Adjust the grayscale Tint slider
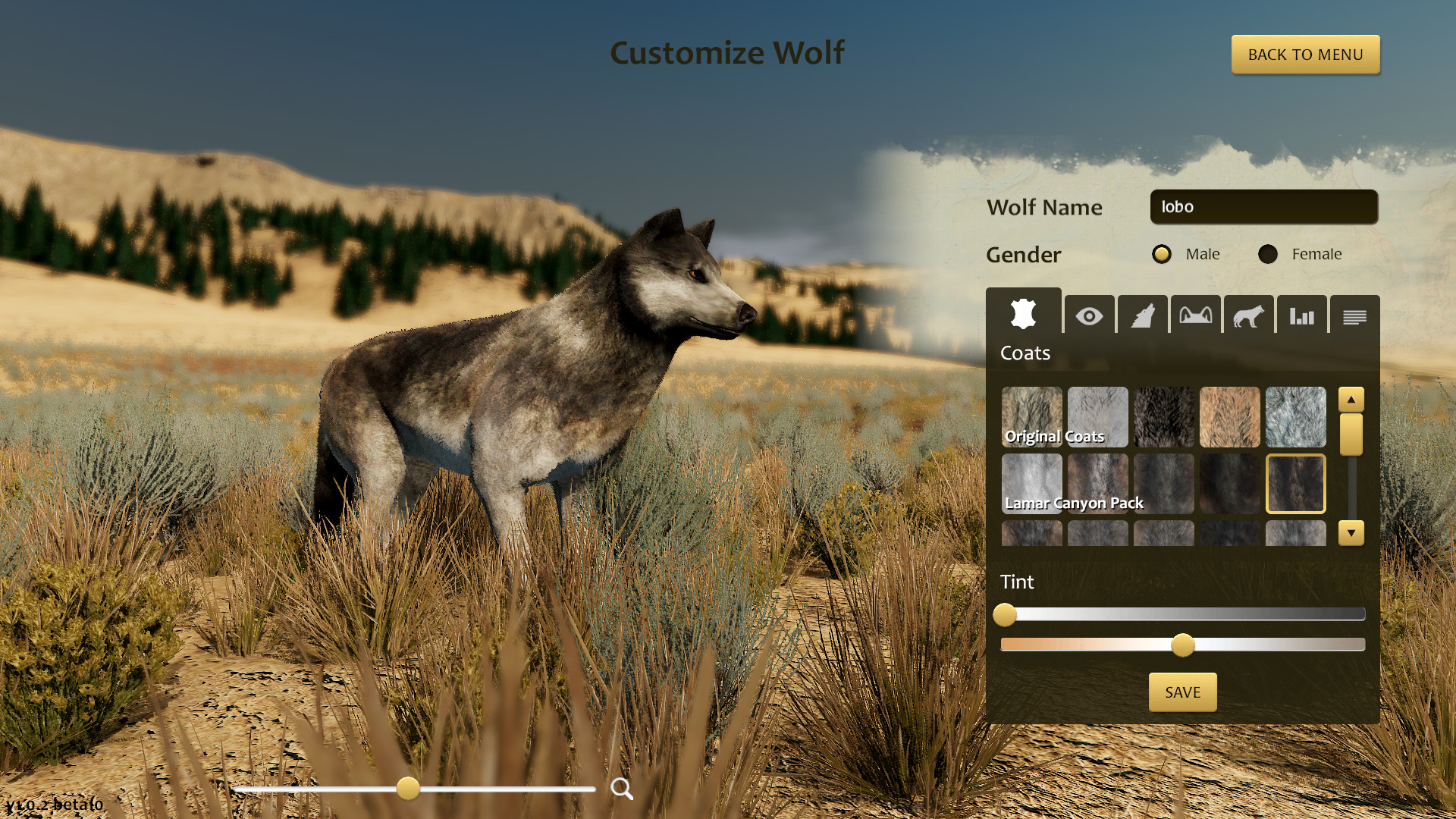1456x819 pixels. (1006, 617)
